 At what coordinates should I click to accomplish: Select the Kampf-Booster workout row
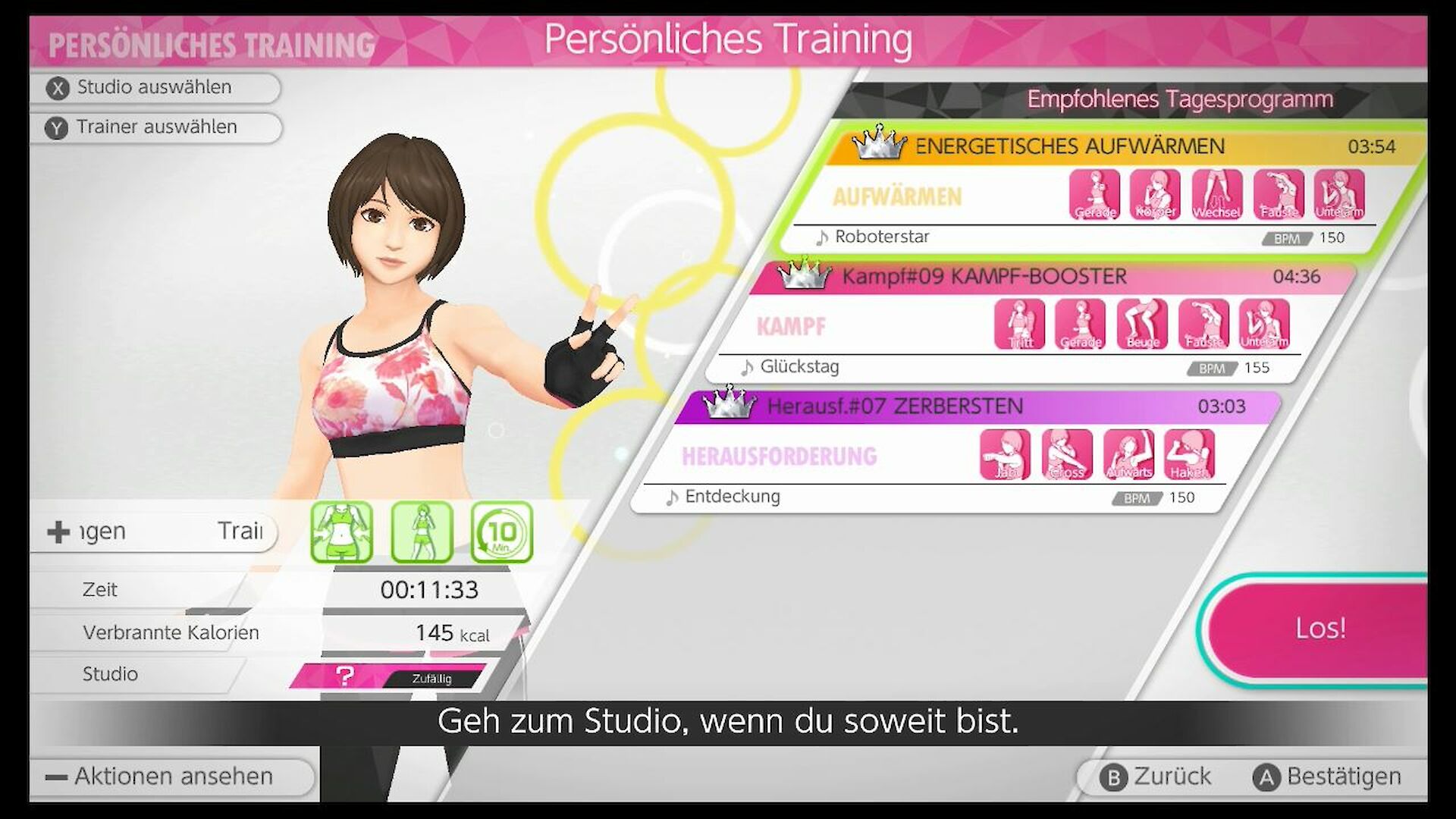pos(984,277)
